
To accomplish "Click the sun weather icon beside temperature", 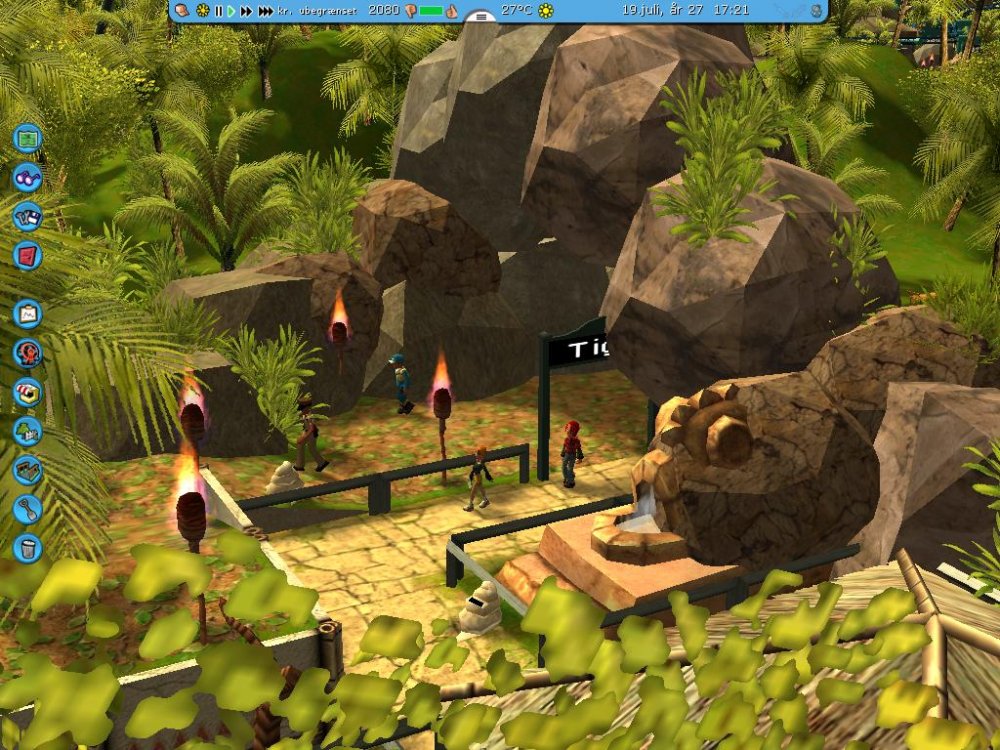I will (546, 11).
